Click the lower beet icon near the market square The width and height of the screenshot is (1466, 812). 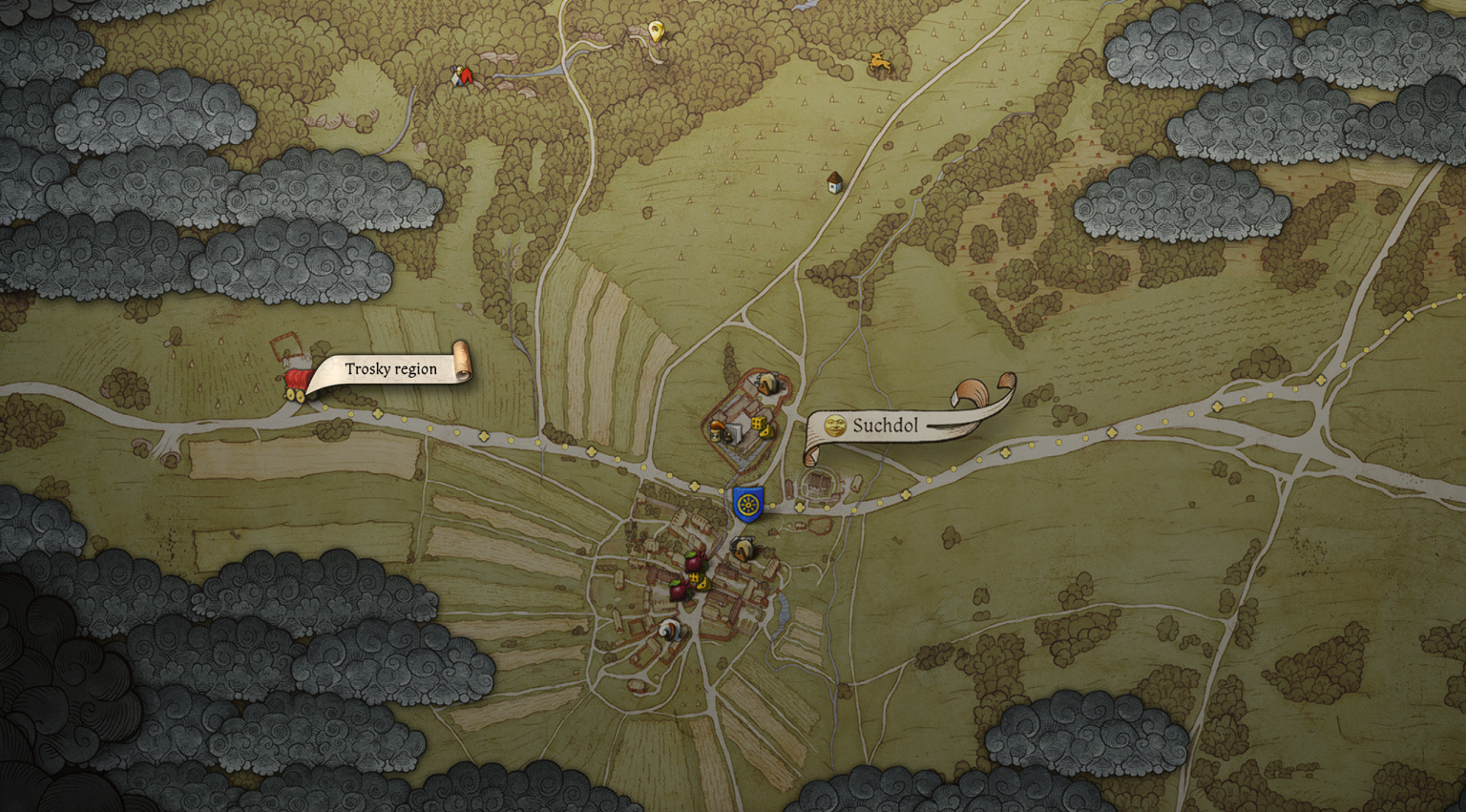(x=680, y=591)
